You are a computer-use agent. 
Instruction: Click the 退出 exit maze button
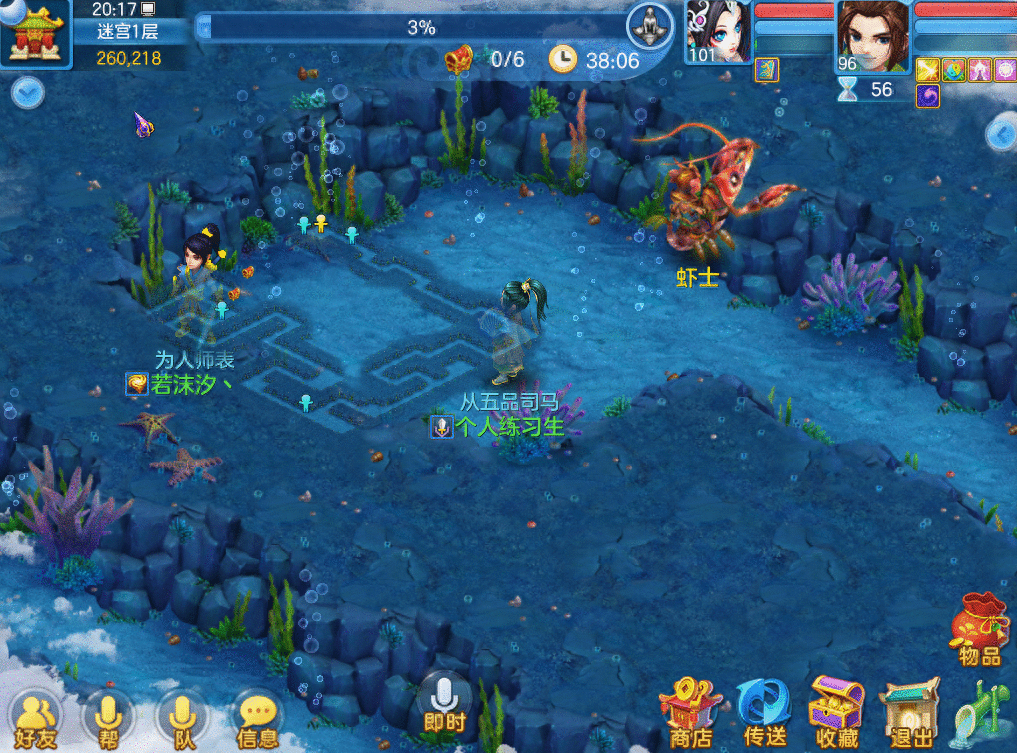910,714
